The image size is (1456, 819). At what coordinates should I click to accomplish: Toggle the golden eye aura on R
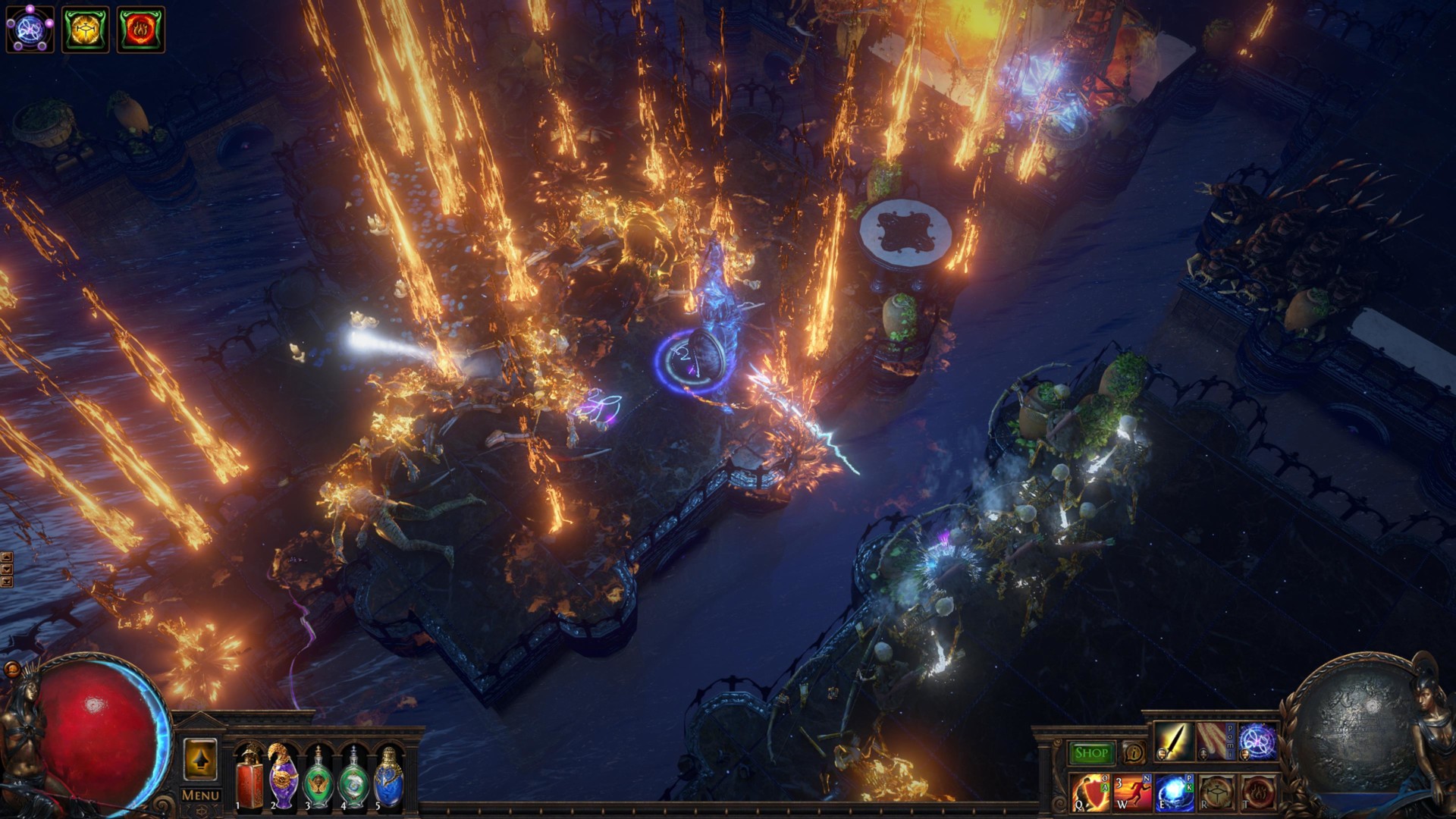(x=1216, y=792)
